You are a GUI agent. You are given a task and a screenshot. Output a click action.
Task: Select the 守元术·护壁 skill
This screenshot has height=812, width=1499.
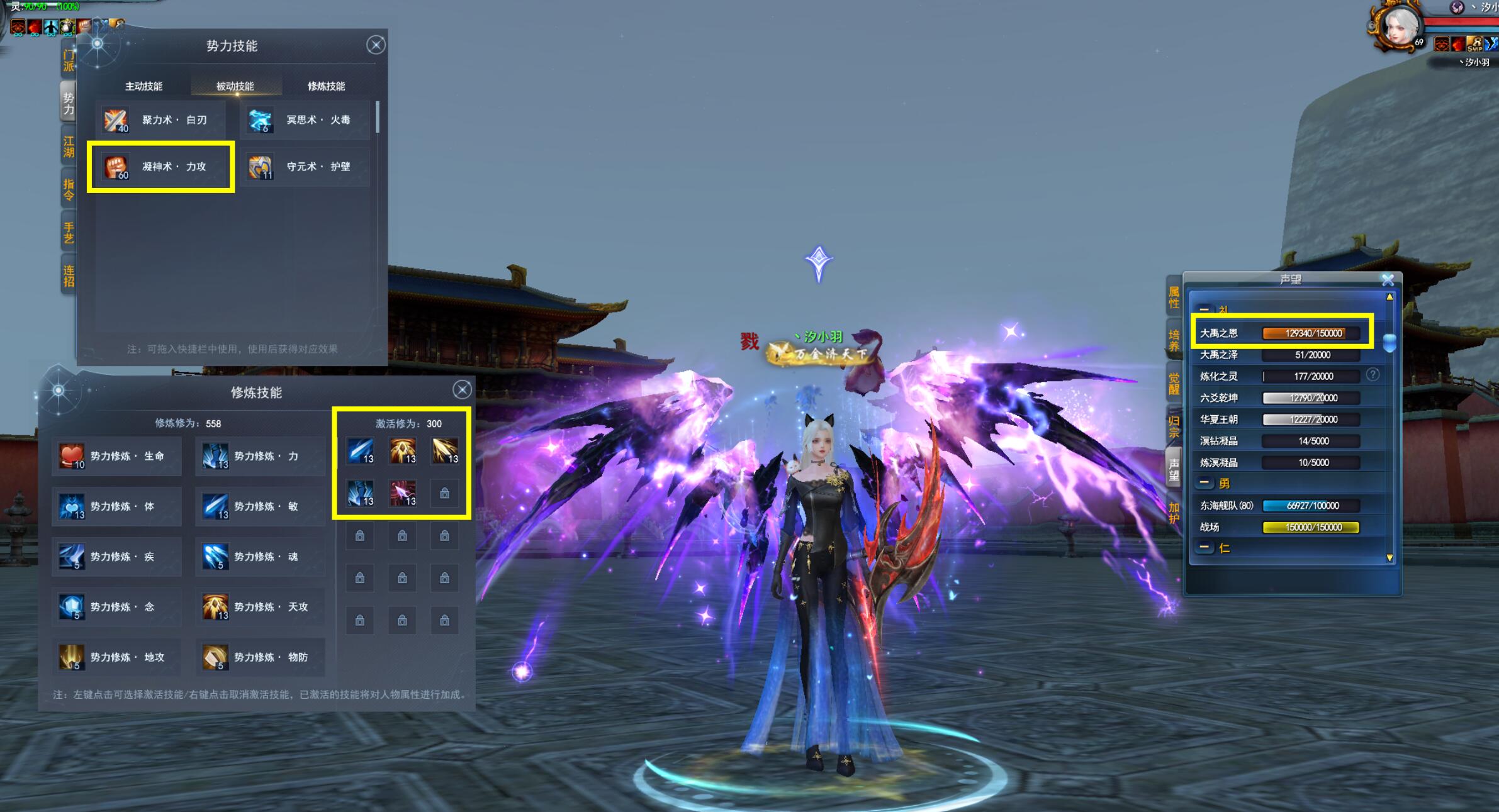tap(306, 167)
